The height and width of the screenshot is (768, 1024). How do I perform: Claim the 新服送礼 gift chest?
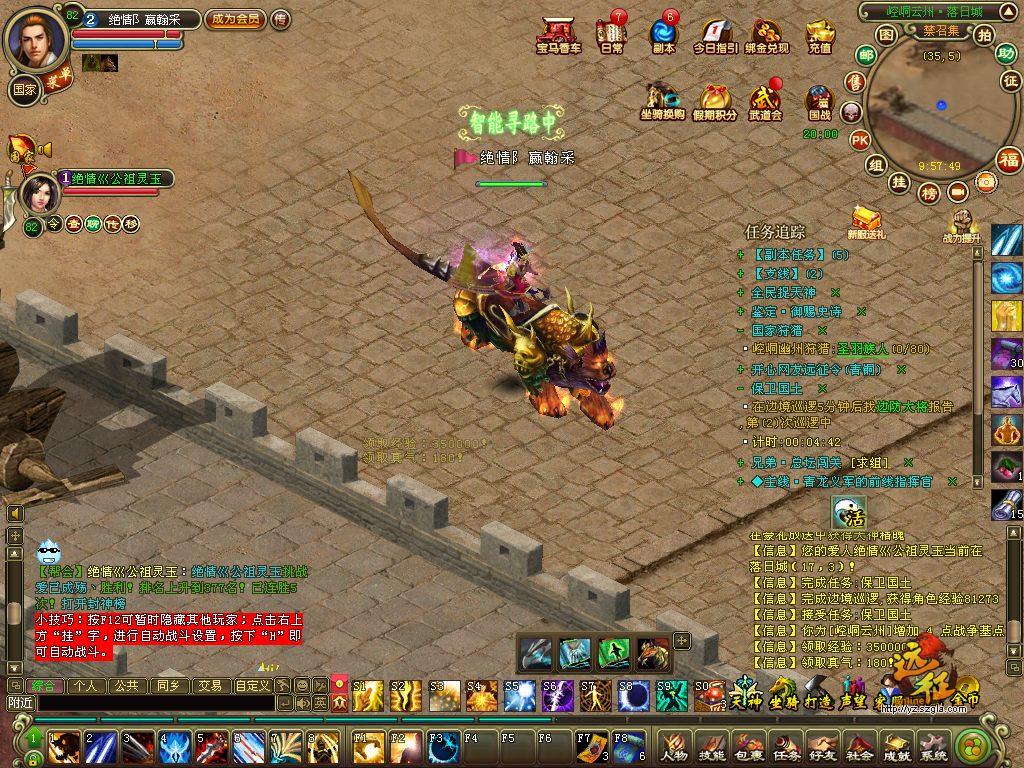point(865,222)
